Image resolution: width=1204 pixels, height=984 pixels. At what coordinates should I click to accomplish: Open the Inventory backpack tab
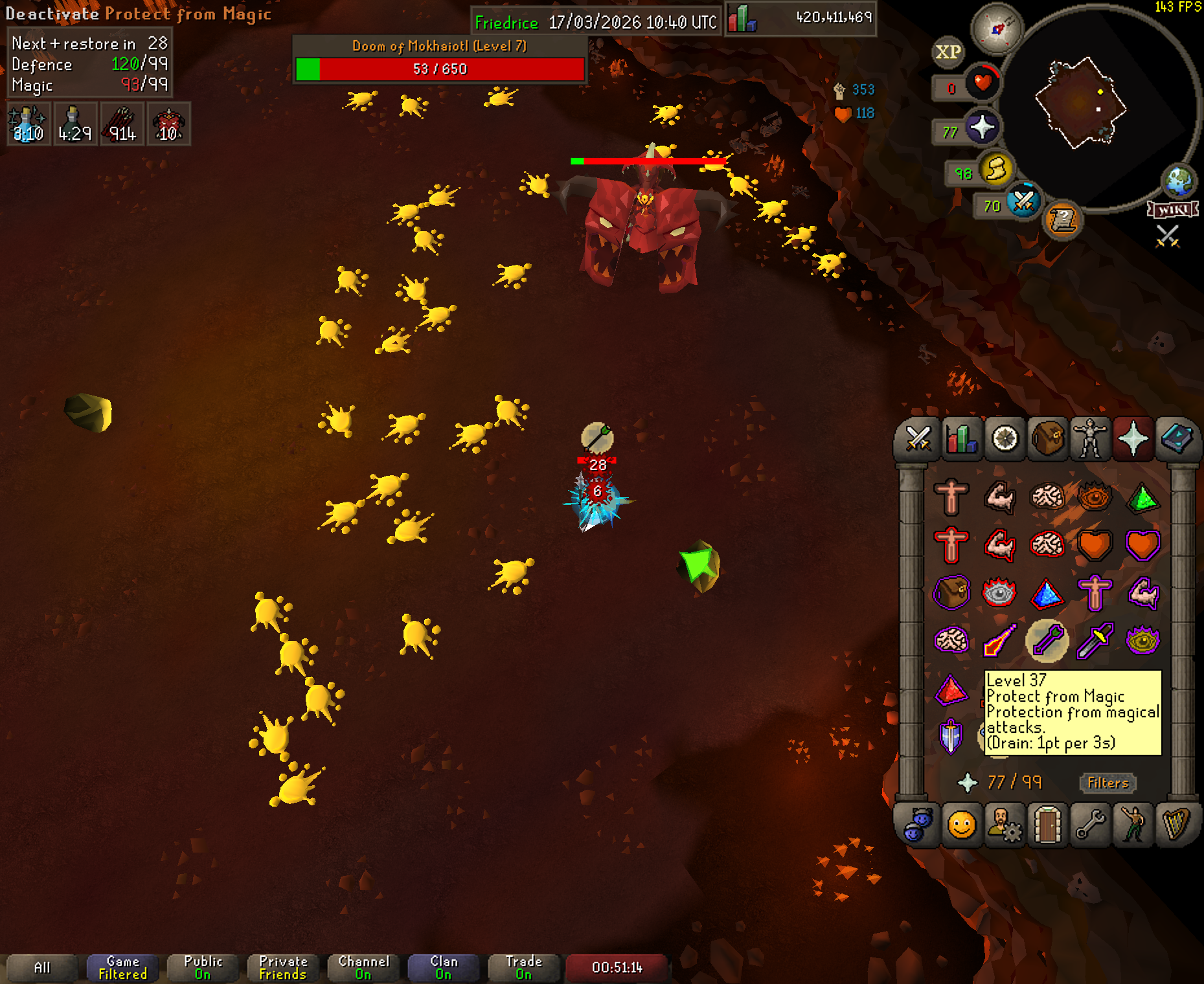(x=1047, y=439)
